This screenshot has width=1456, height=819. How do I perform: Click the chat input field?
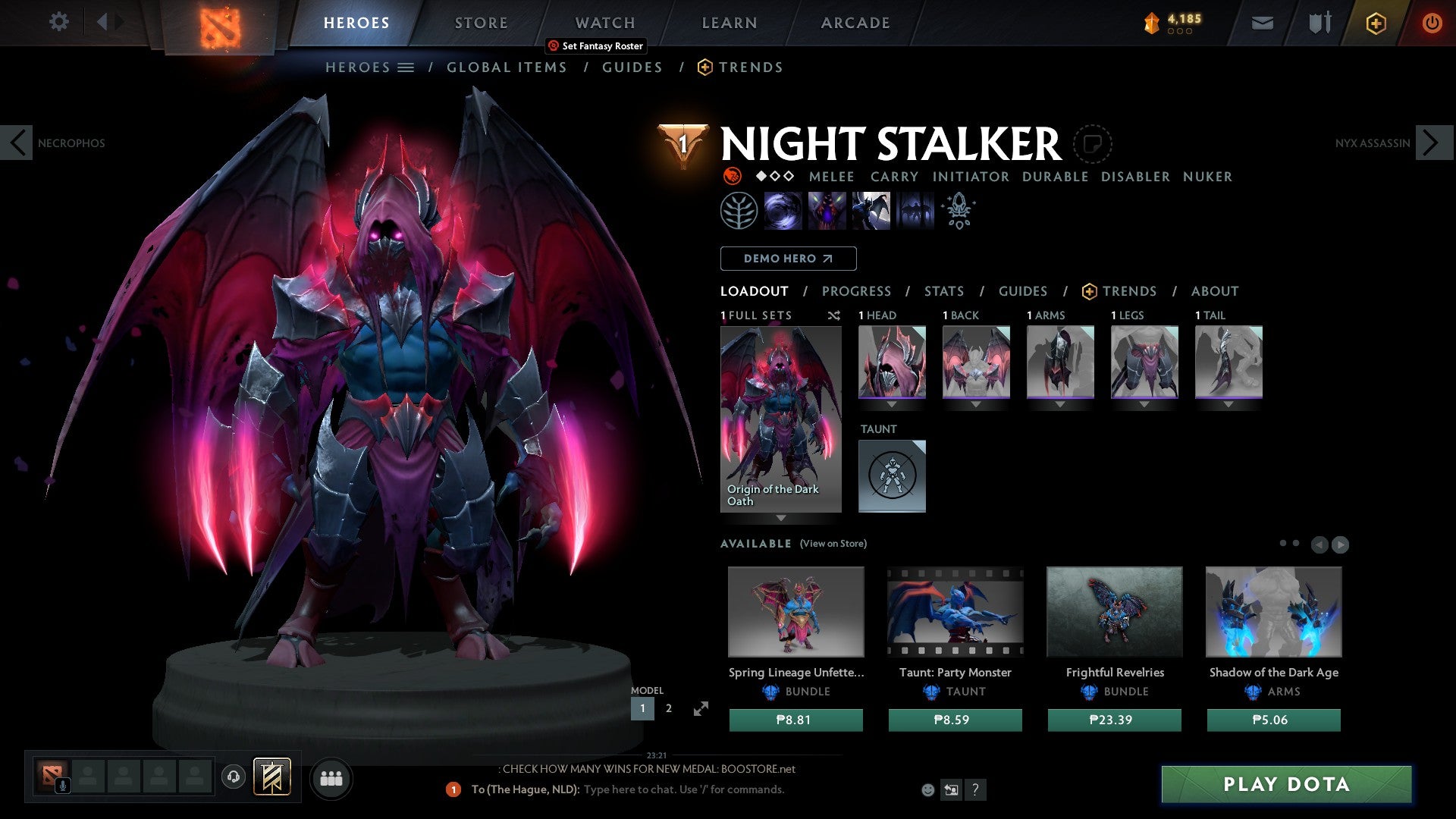(682, 789)
